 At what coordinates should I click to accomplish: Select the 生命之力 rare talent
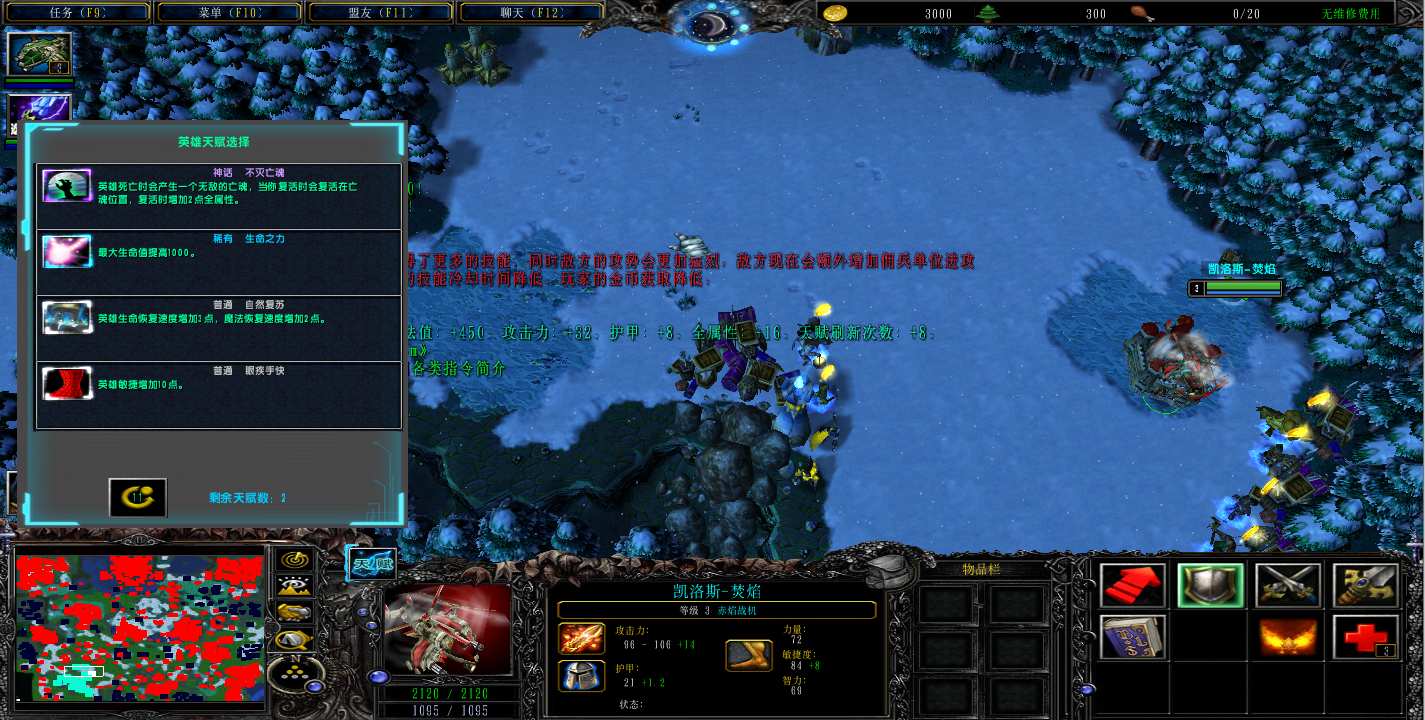coord(218,262)
